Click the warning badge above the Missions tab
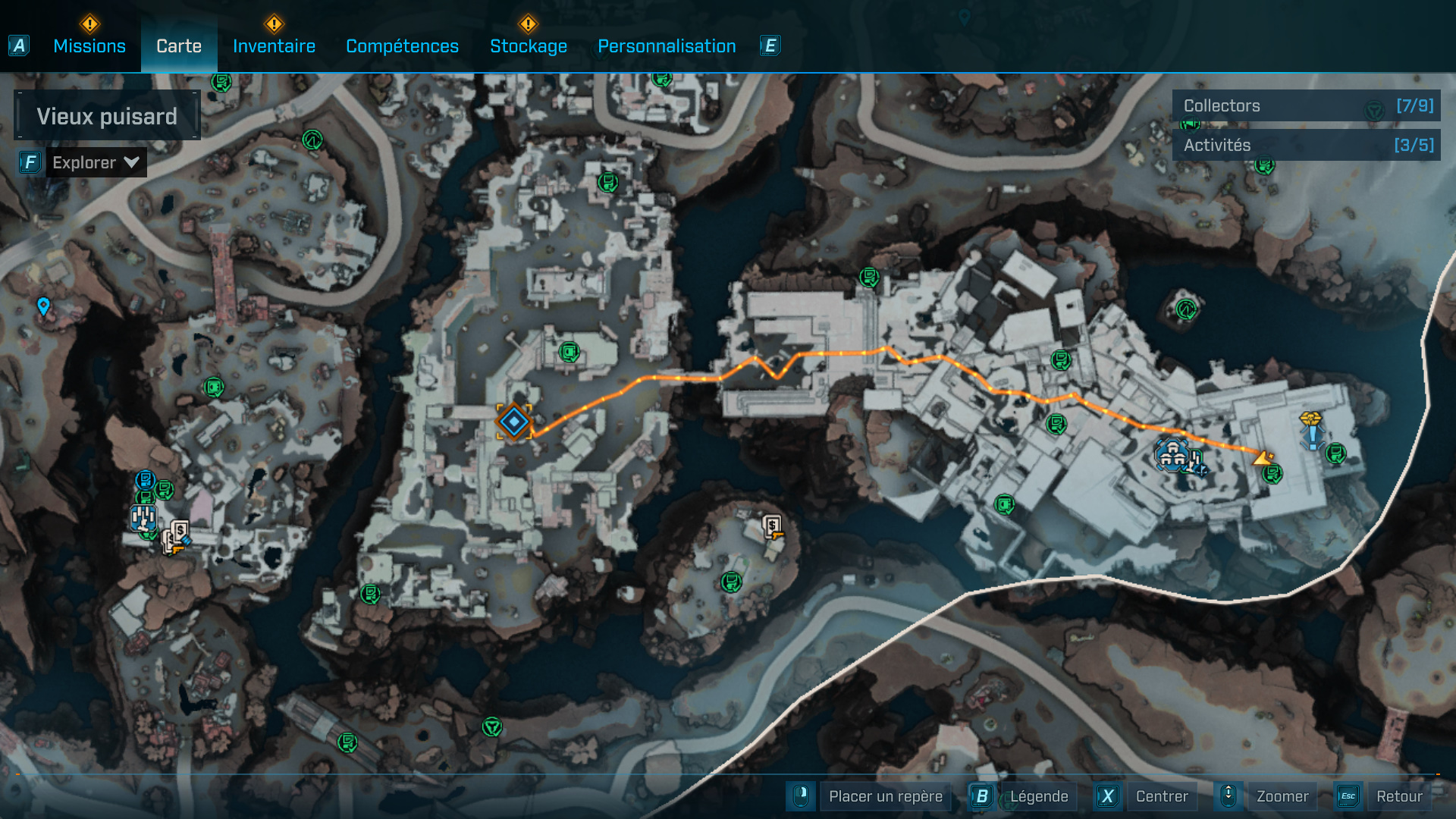The height and width of the screenshot is (819, 1456). [89, 24]
